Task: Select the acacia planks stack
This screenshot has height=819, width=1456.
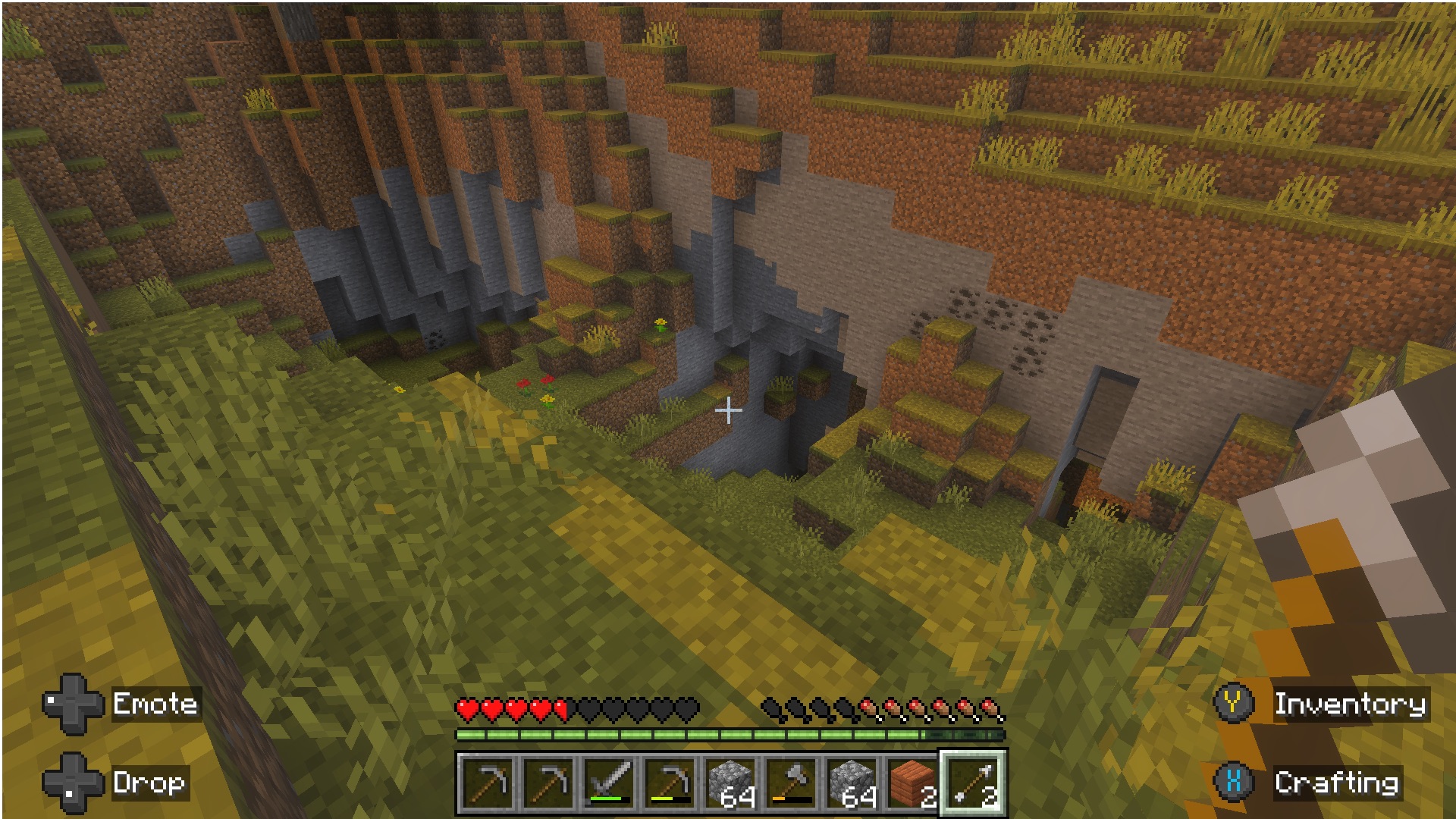Action: (912, 783)
